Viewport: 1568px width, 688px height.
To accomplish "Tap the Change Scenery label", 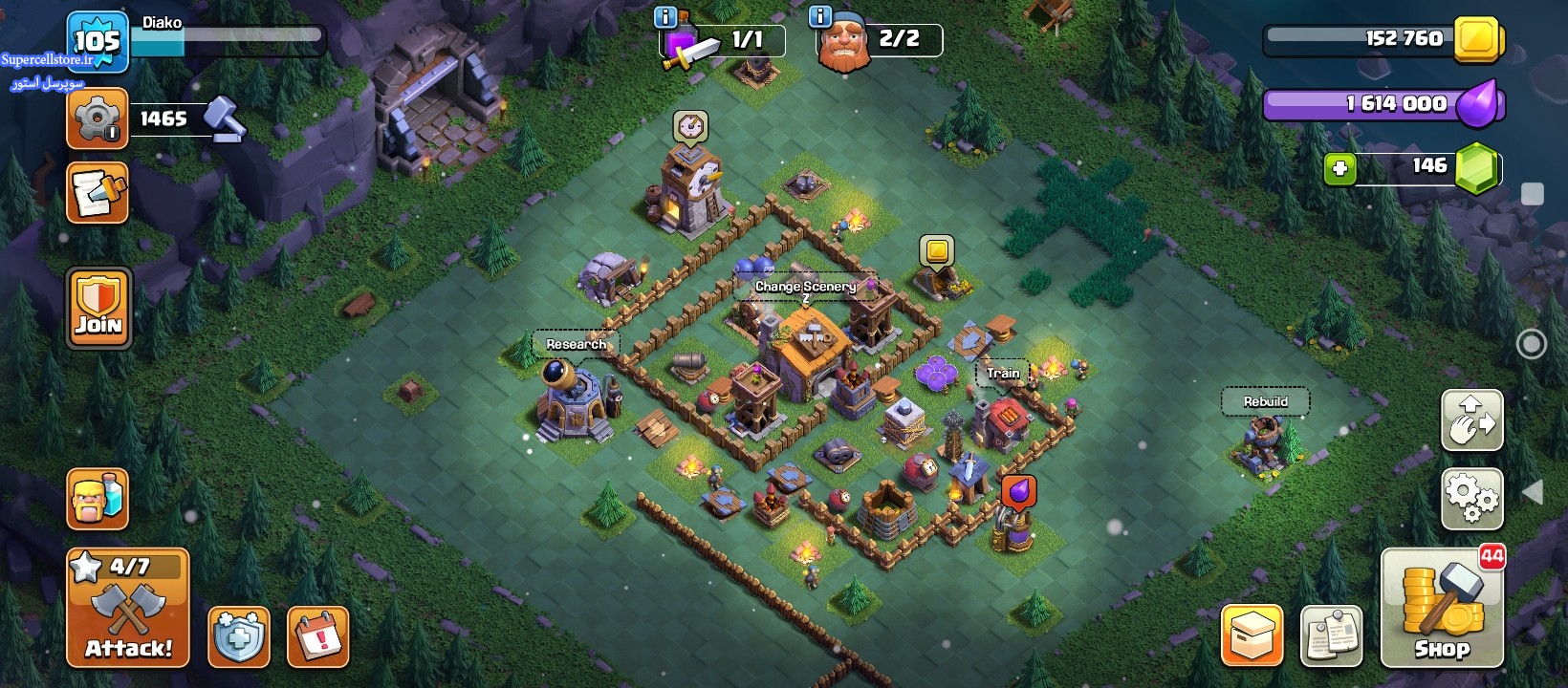I will (x=805, y=287).
